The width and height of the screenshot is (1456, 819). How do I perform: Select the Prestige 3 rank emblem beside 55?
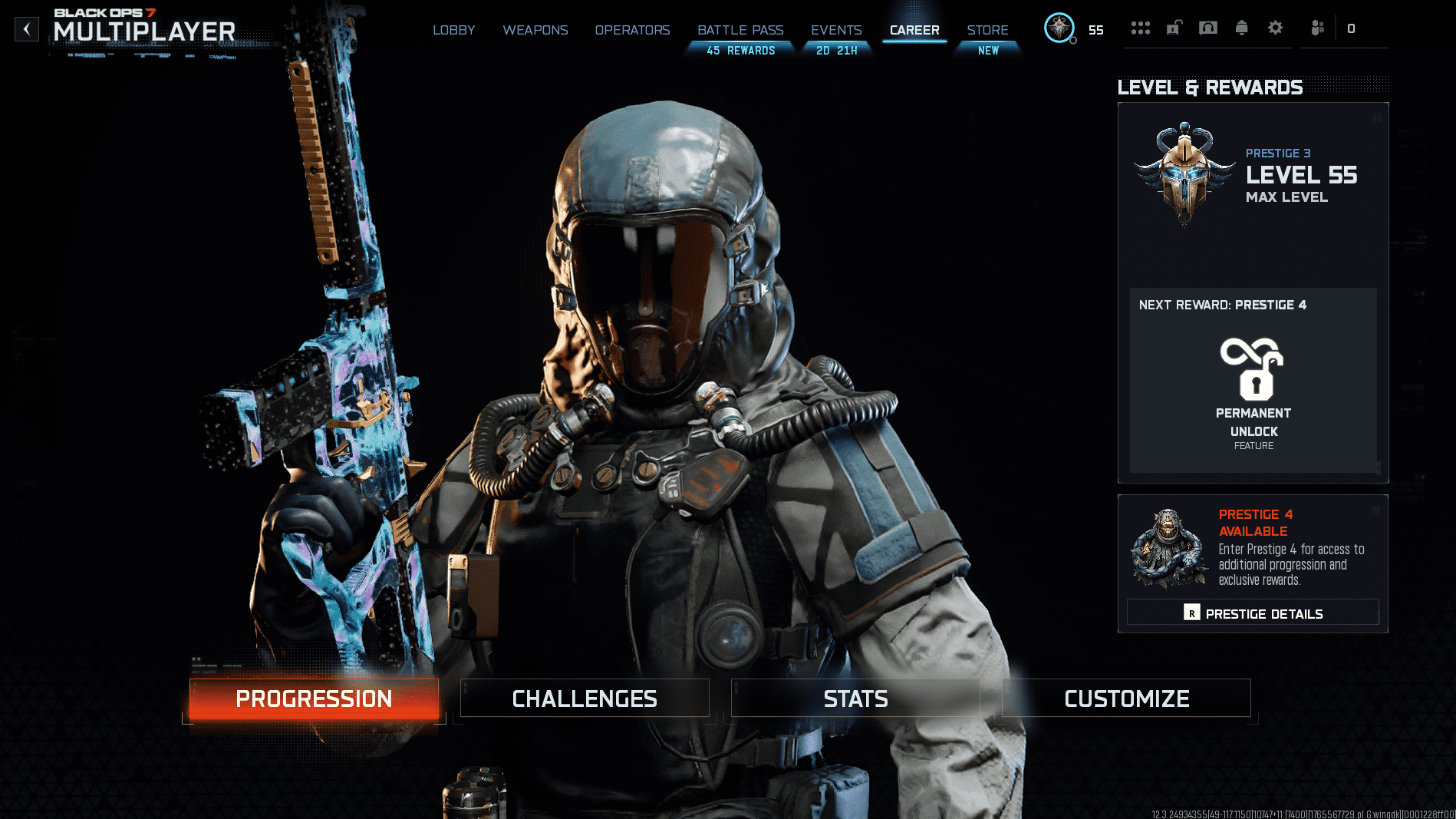pos(1059,28)
